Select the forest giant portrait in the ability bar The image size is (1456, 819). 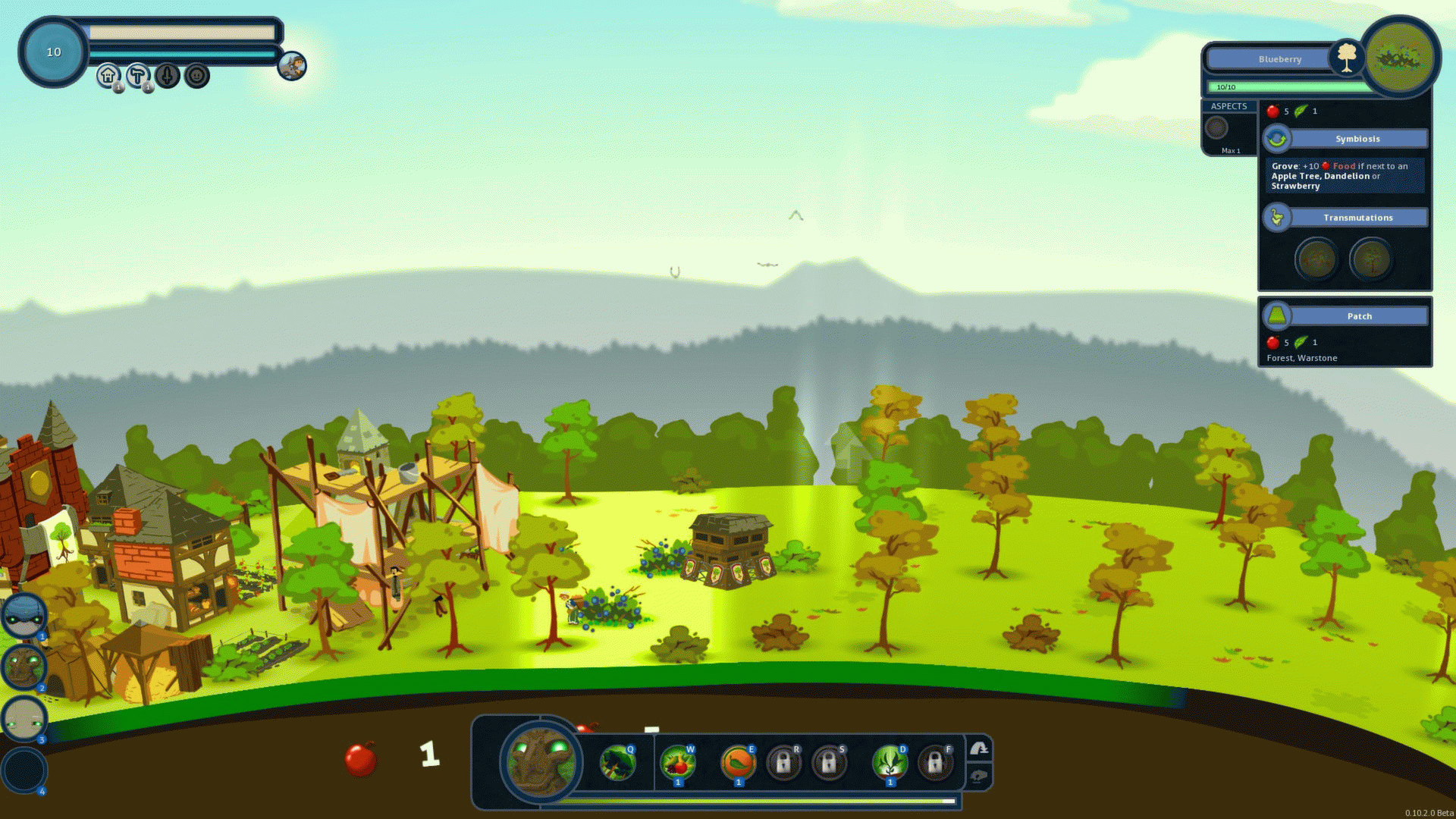[540, 761]
